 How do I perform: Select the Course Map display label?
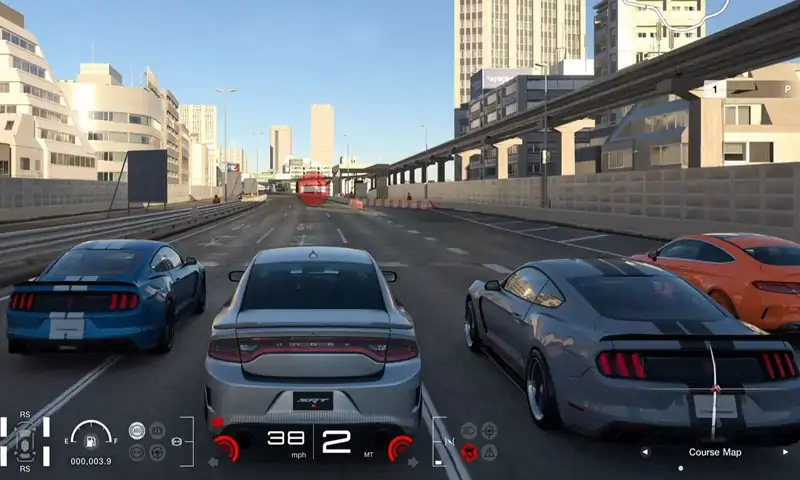pyautogui.click(x=715, y=452)
